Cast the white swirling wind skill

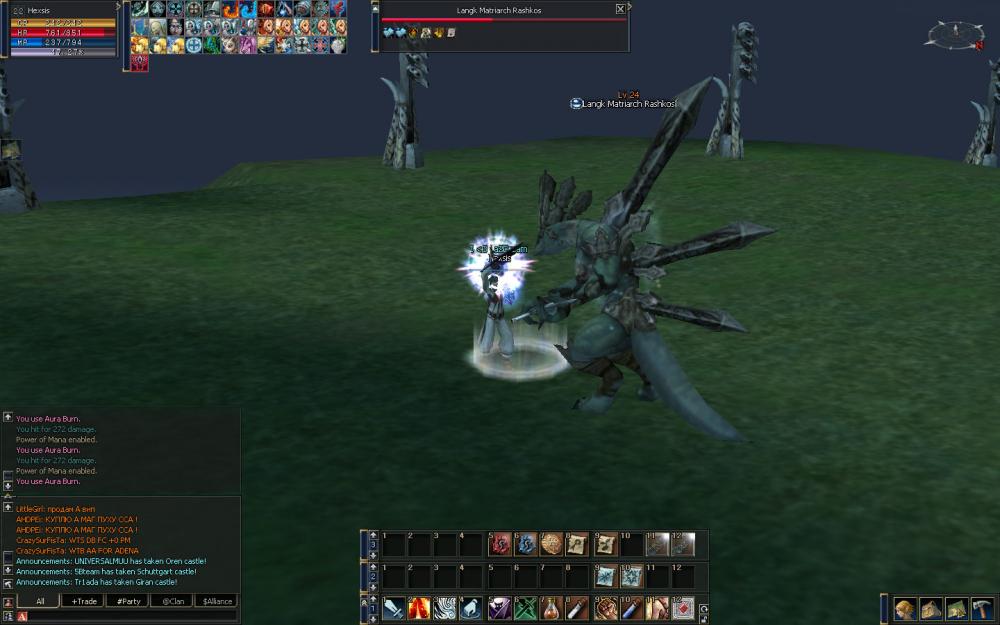(x=445, y=607)
